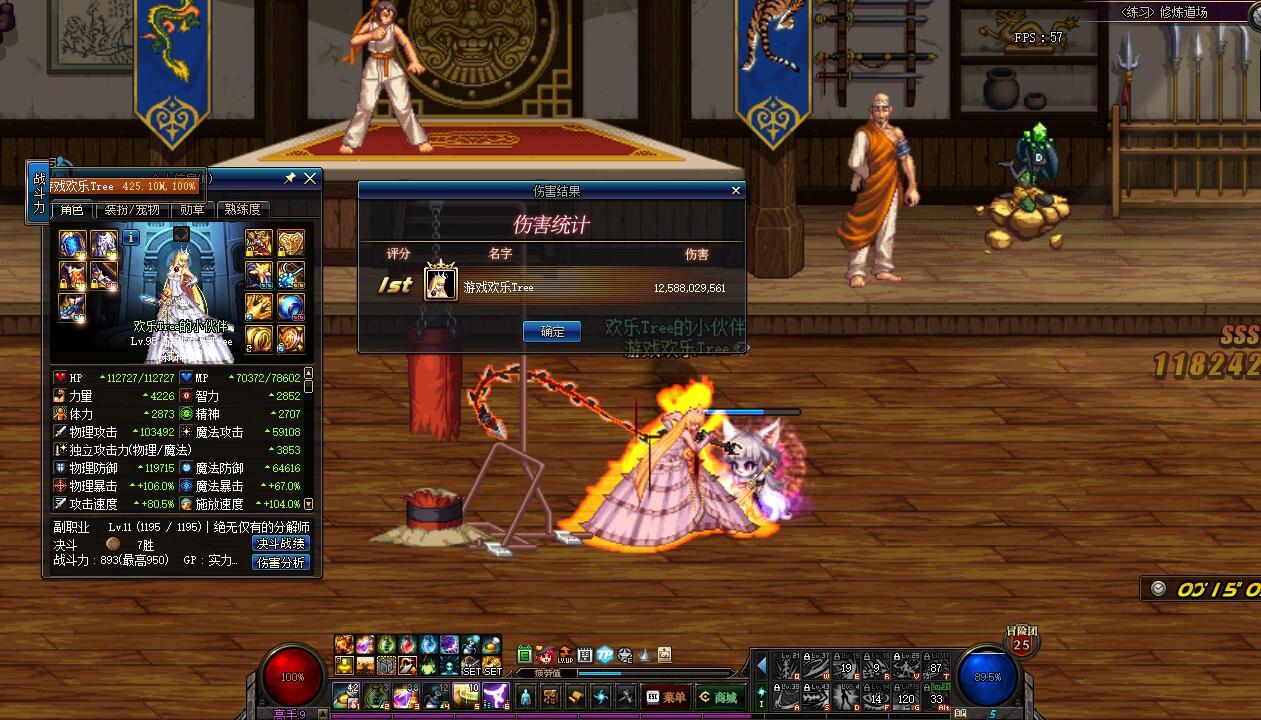This screenshot has height=720, width=1261.
Task: Open the 商城 shop
Action: tap(717, 697)
